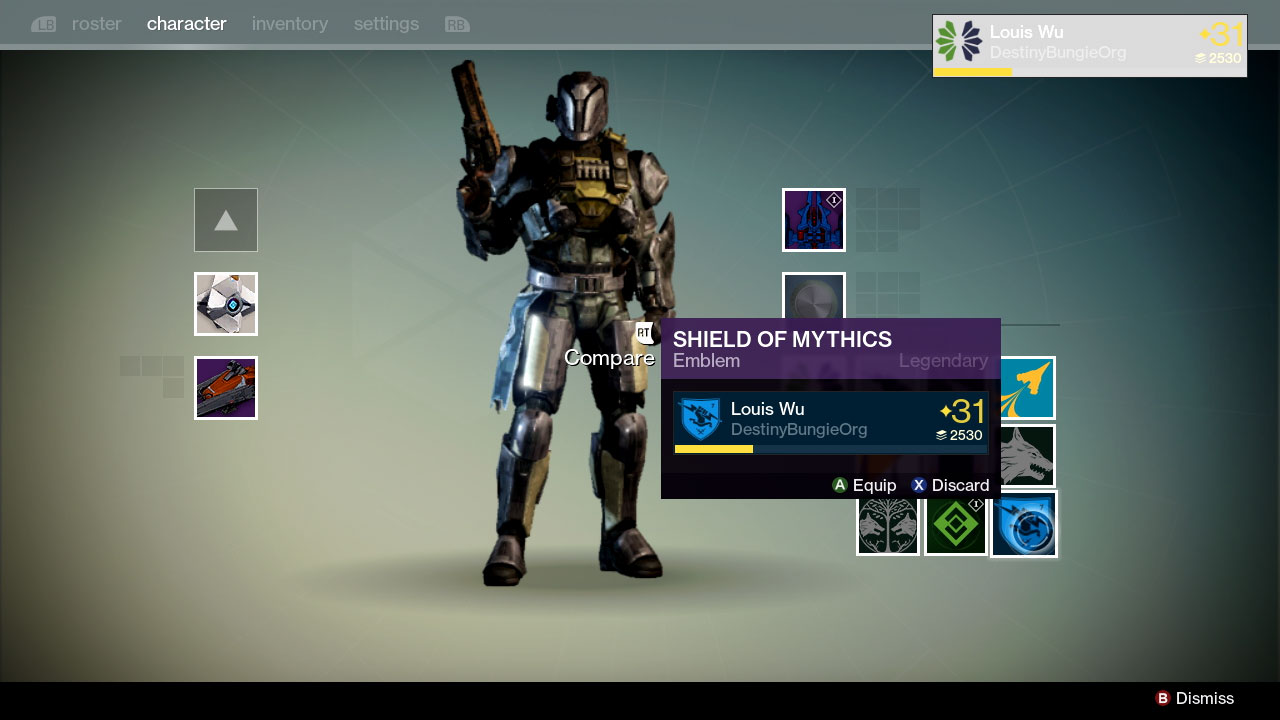
Task: Select the triangle icon slot
Action: [x=226, y=220]
